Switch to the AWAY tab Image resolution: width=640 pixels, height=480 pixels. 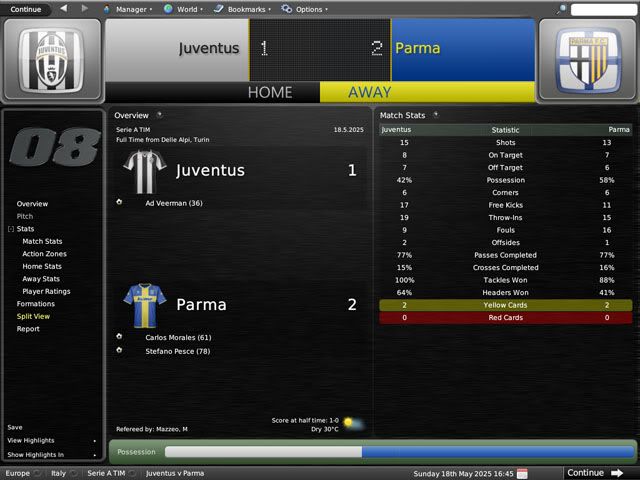pyautogui.click(x=369, y=92)
